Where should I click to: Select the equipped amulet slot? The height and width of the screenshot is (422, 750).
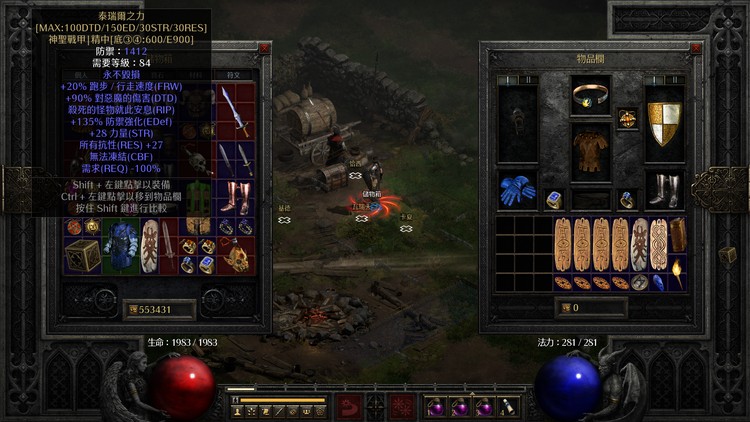pos(627,118)
